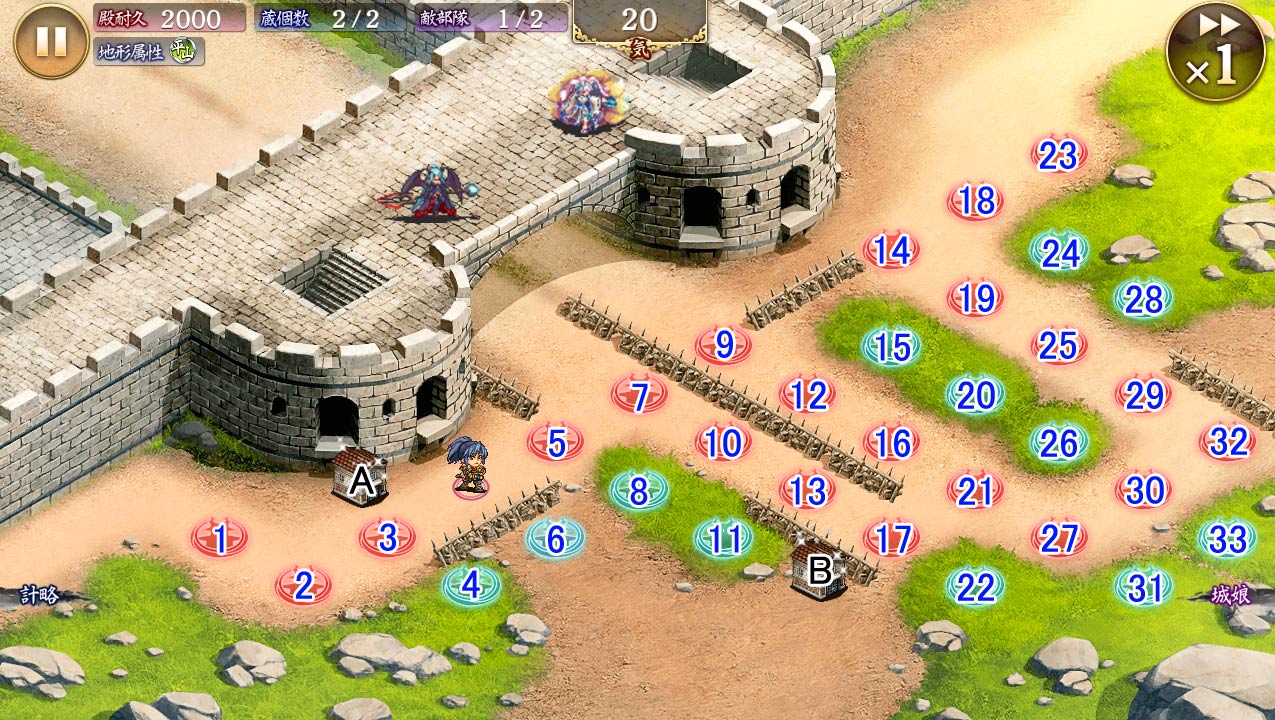
Task: Pause the battle with the pause button
Action: coord(51,41)
